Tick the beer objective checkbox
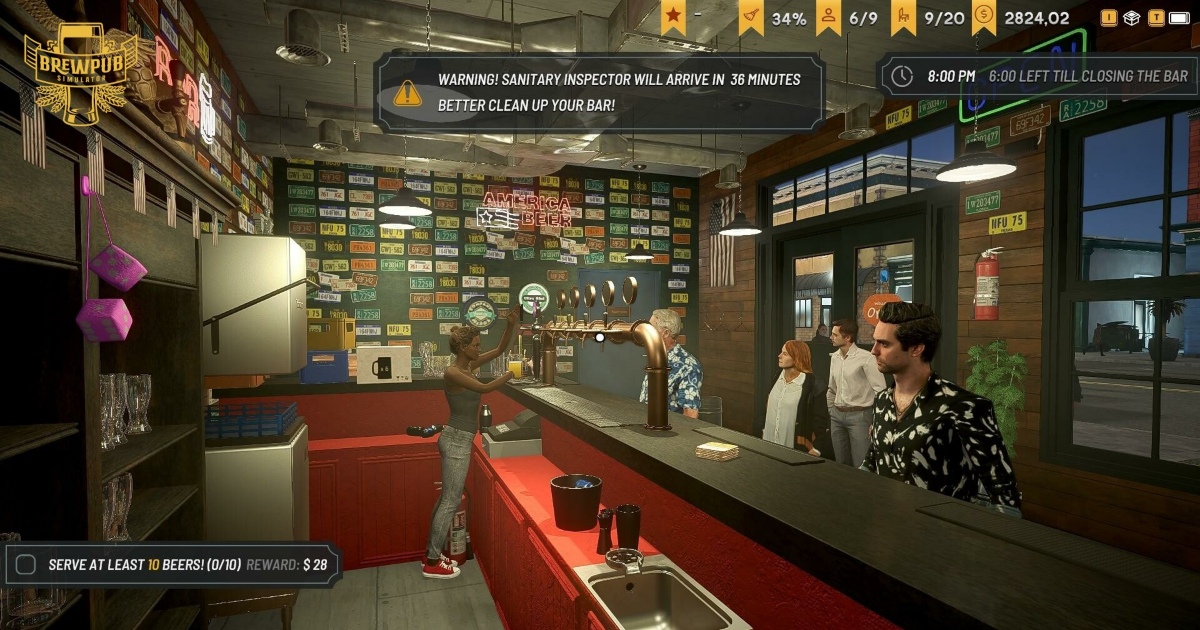Viewport: 1200px width, 630px height. [x=27, y=564]
